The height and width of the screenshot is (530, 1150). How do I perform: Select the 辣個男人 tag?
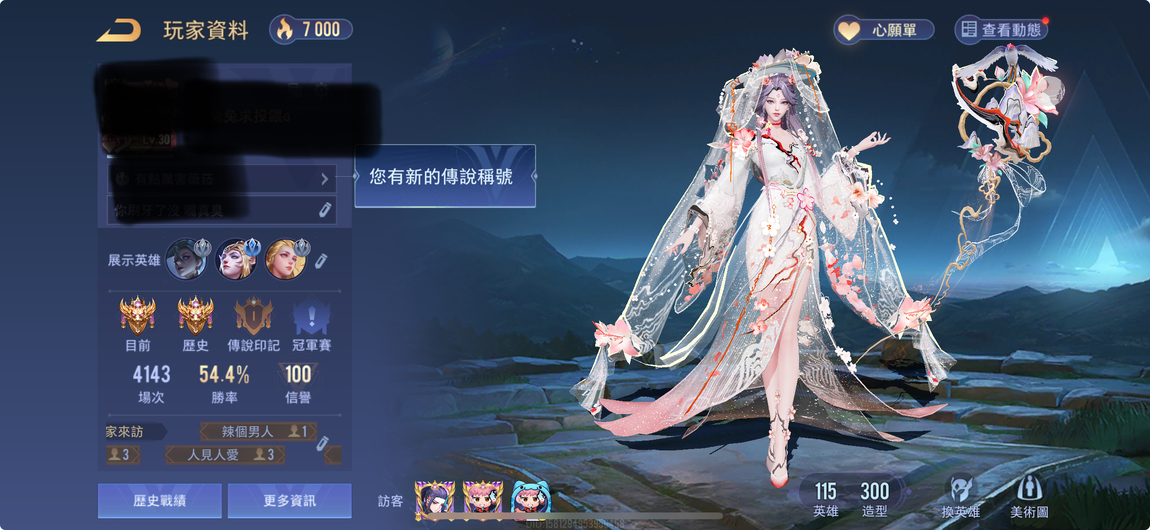(257, 432)
